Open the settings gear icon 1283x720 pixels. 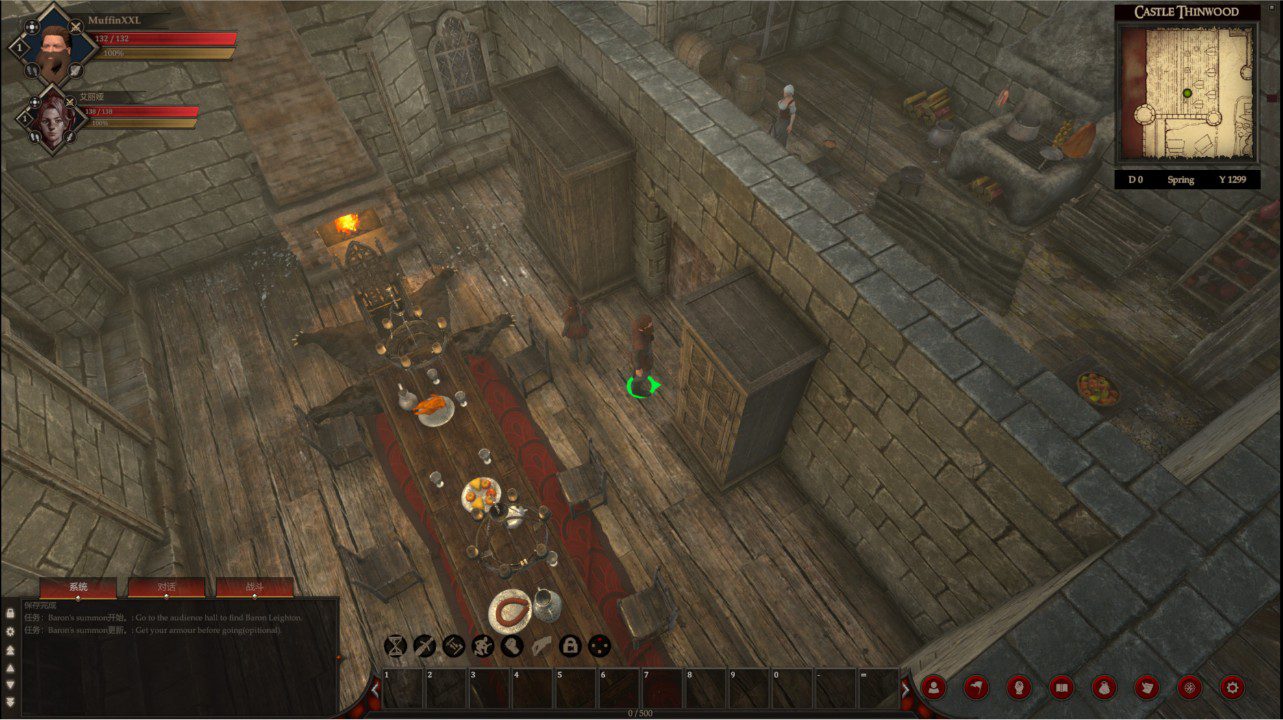coord(1232,687)
